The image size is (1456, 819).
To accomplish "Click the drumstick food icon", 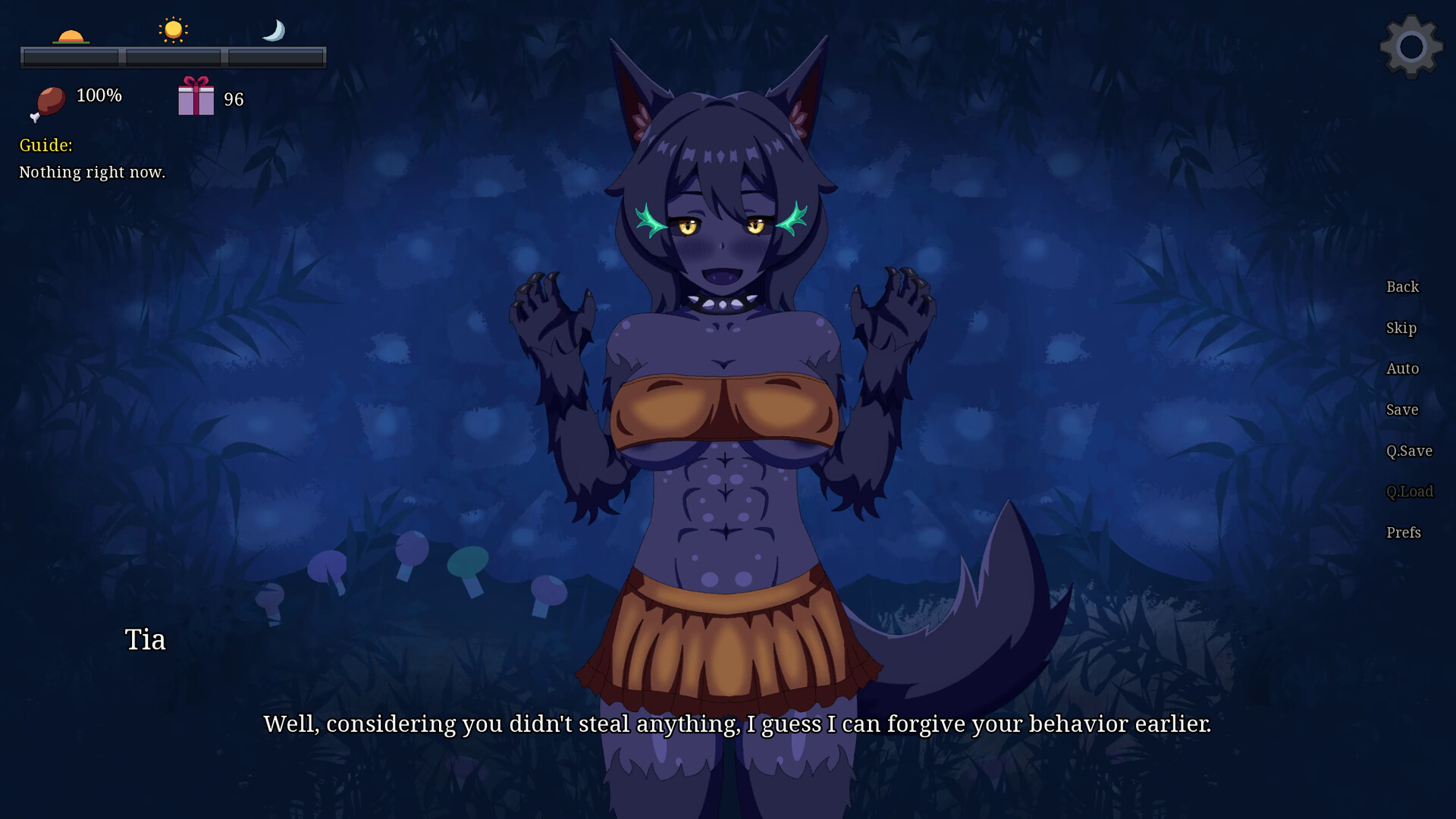I will pos(49,101).
